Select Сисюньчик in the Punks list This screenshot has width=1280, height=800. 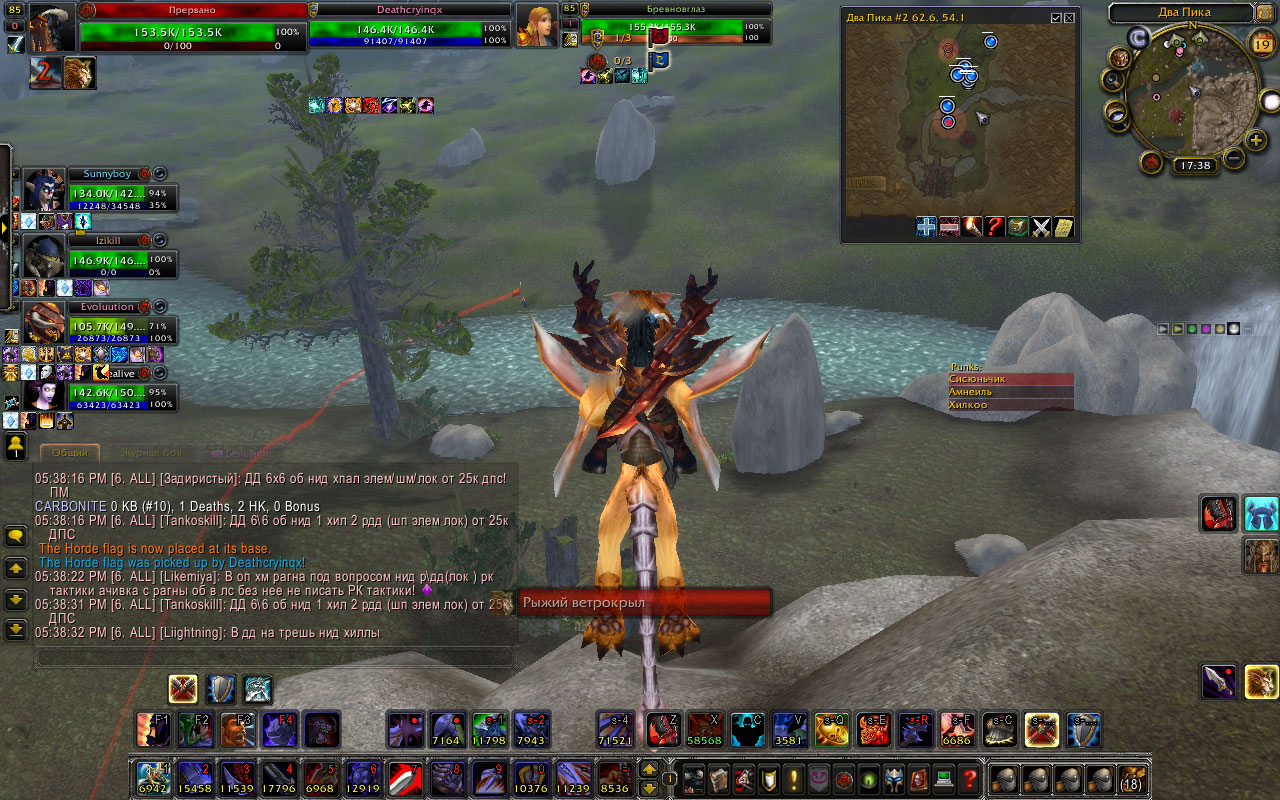pyautogui.click(x=1010, y=379)
